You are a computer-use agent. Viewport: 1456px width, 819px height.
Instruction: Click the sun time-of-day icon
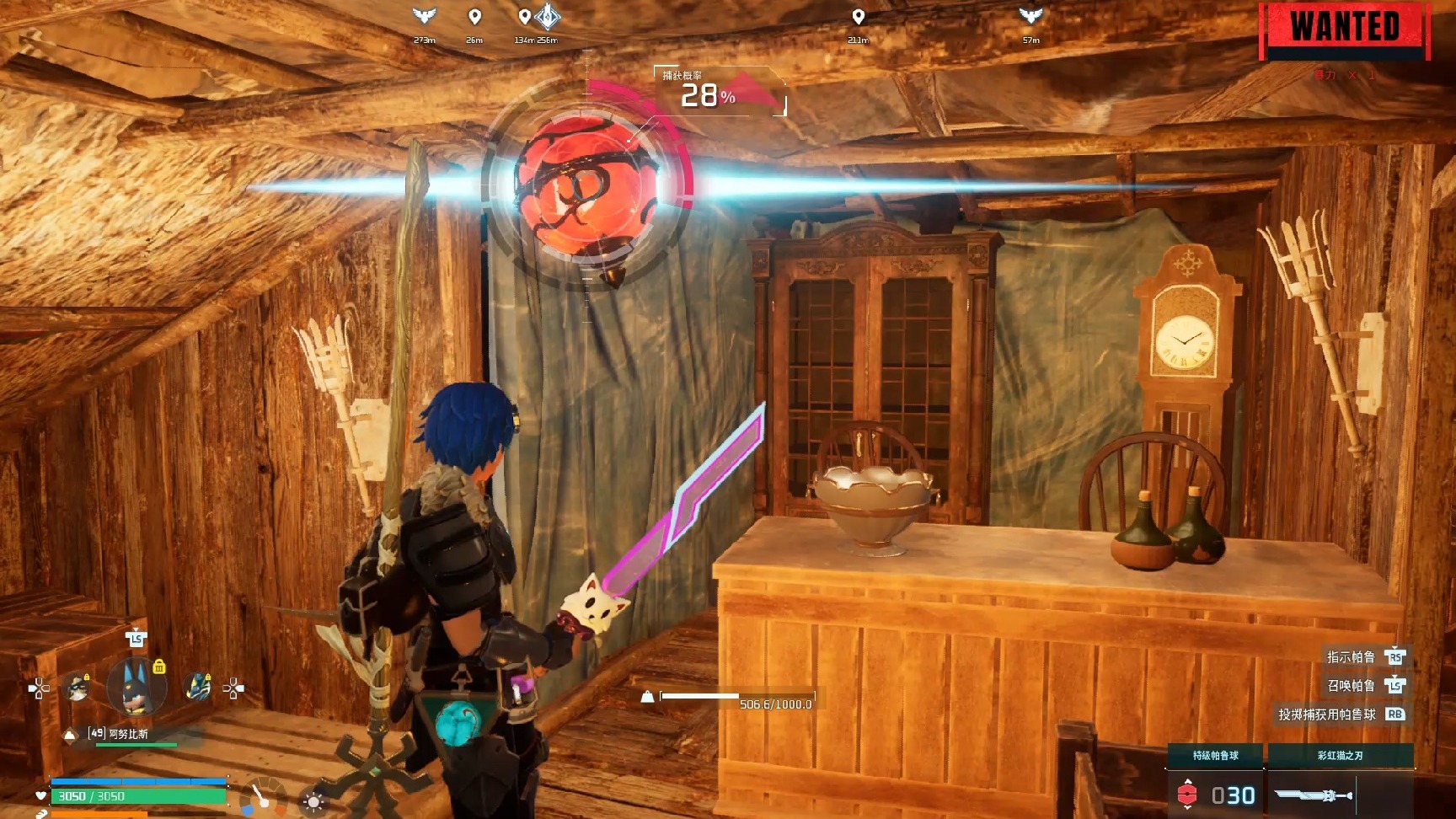[313, 801]
